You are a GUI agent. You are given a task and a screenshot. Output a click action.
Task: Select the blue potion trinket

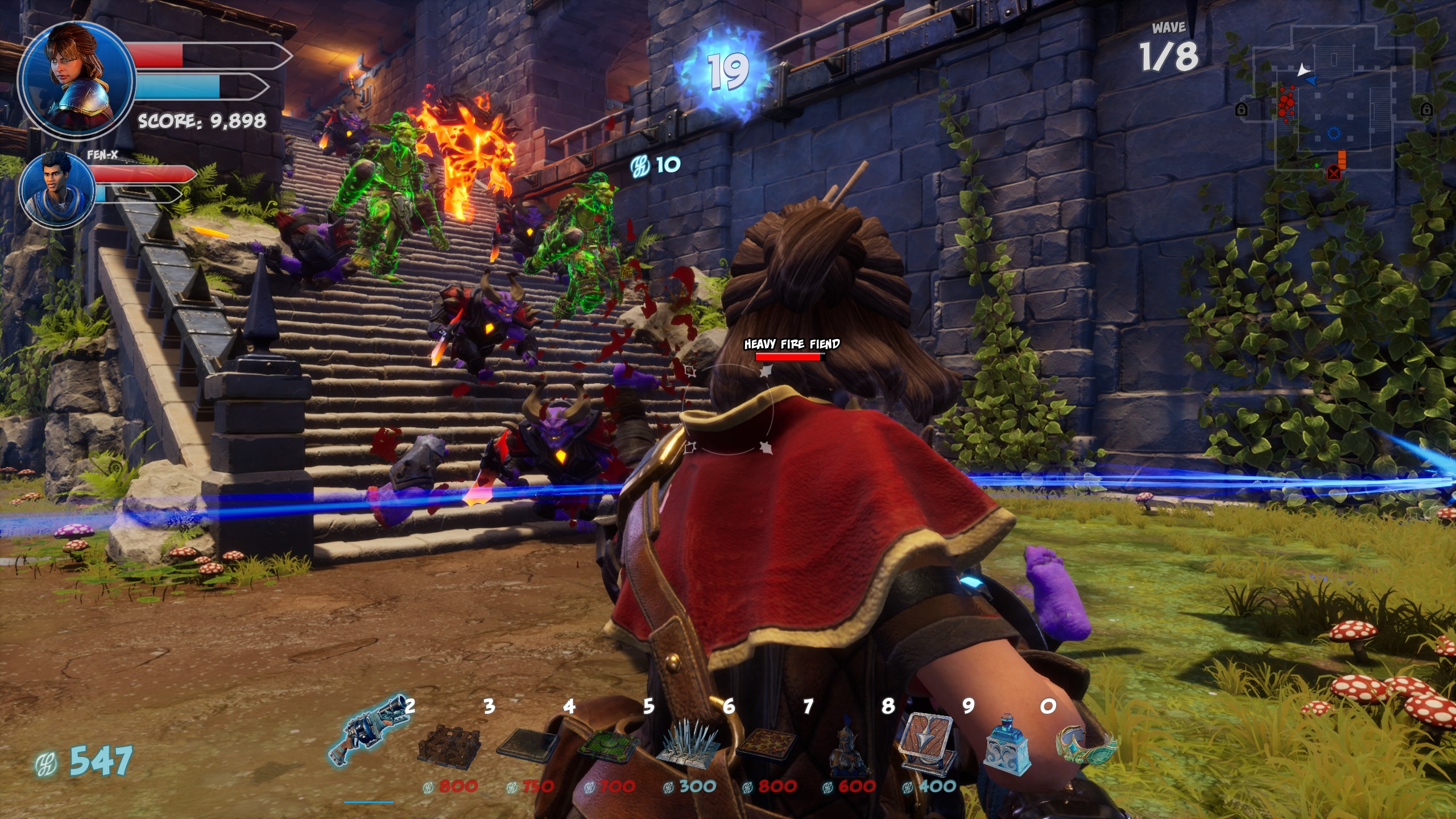pos(1008,746)
